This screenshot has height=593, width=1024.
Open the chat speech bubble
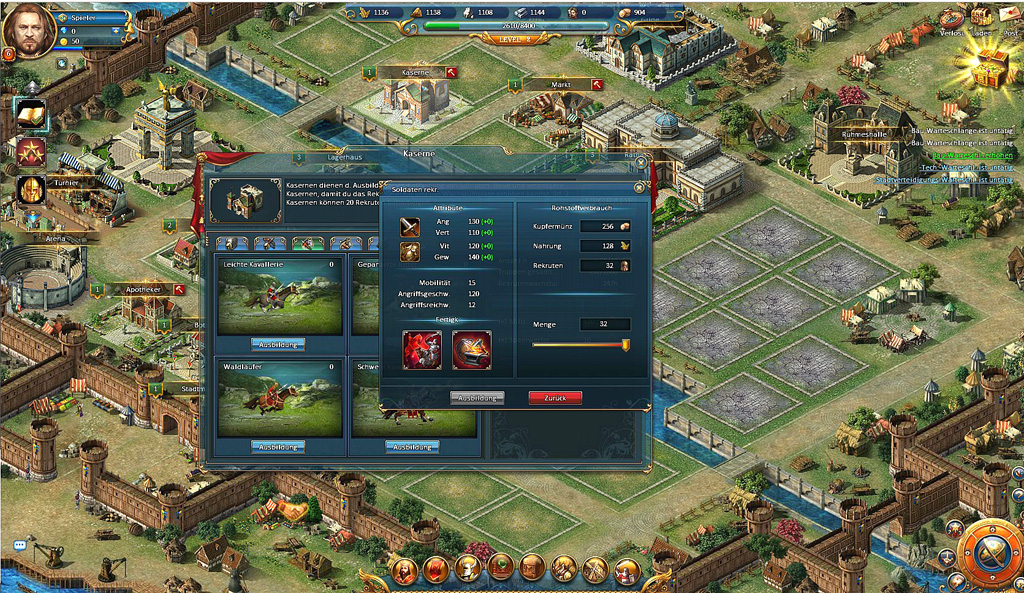coord(19,545)
